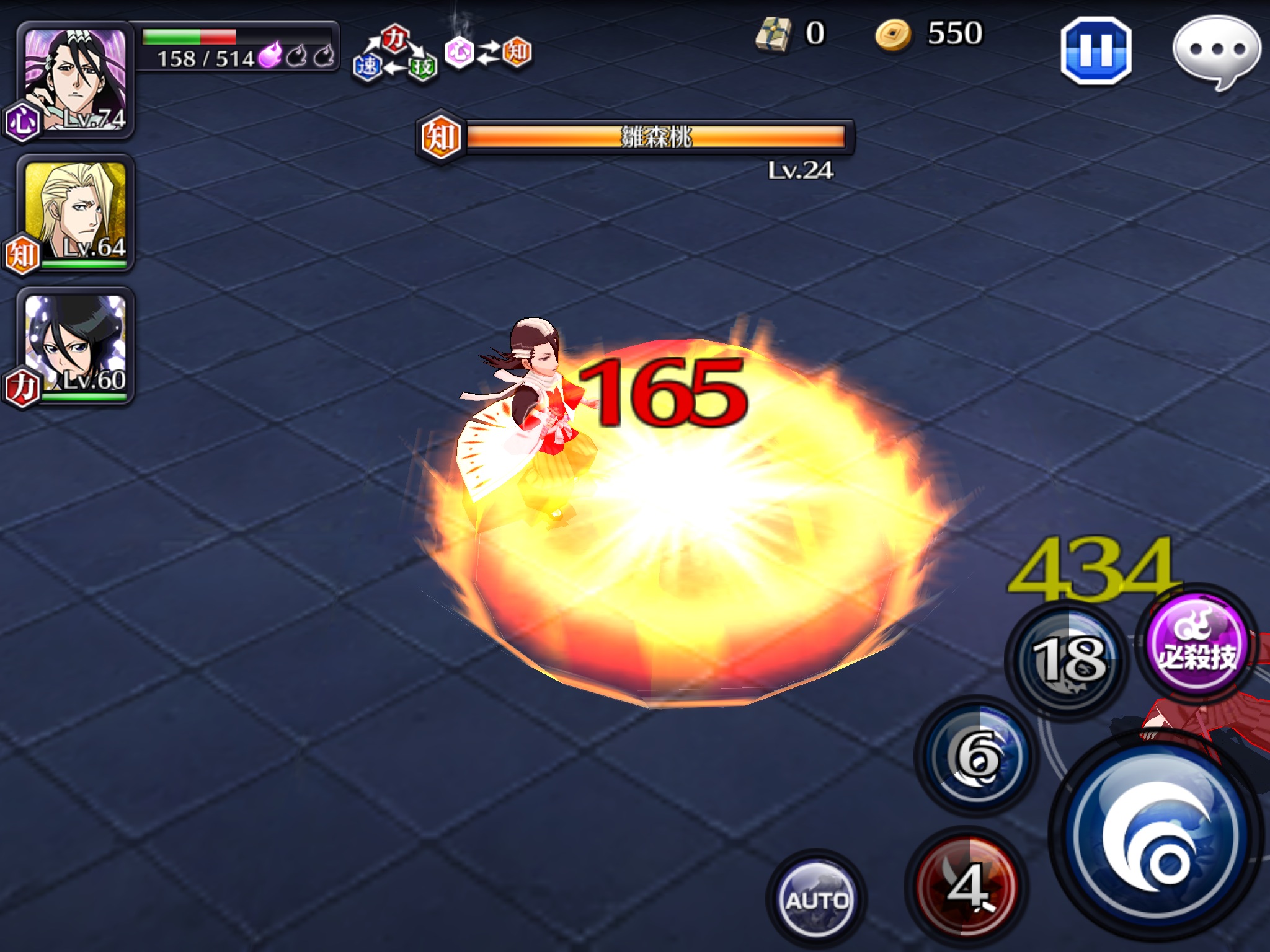This screenshot has height=952, width=1270.
Task: Activate the purple 必殺技 special move
Action: [x=1197, y=646]
